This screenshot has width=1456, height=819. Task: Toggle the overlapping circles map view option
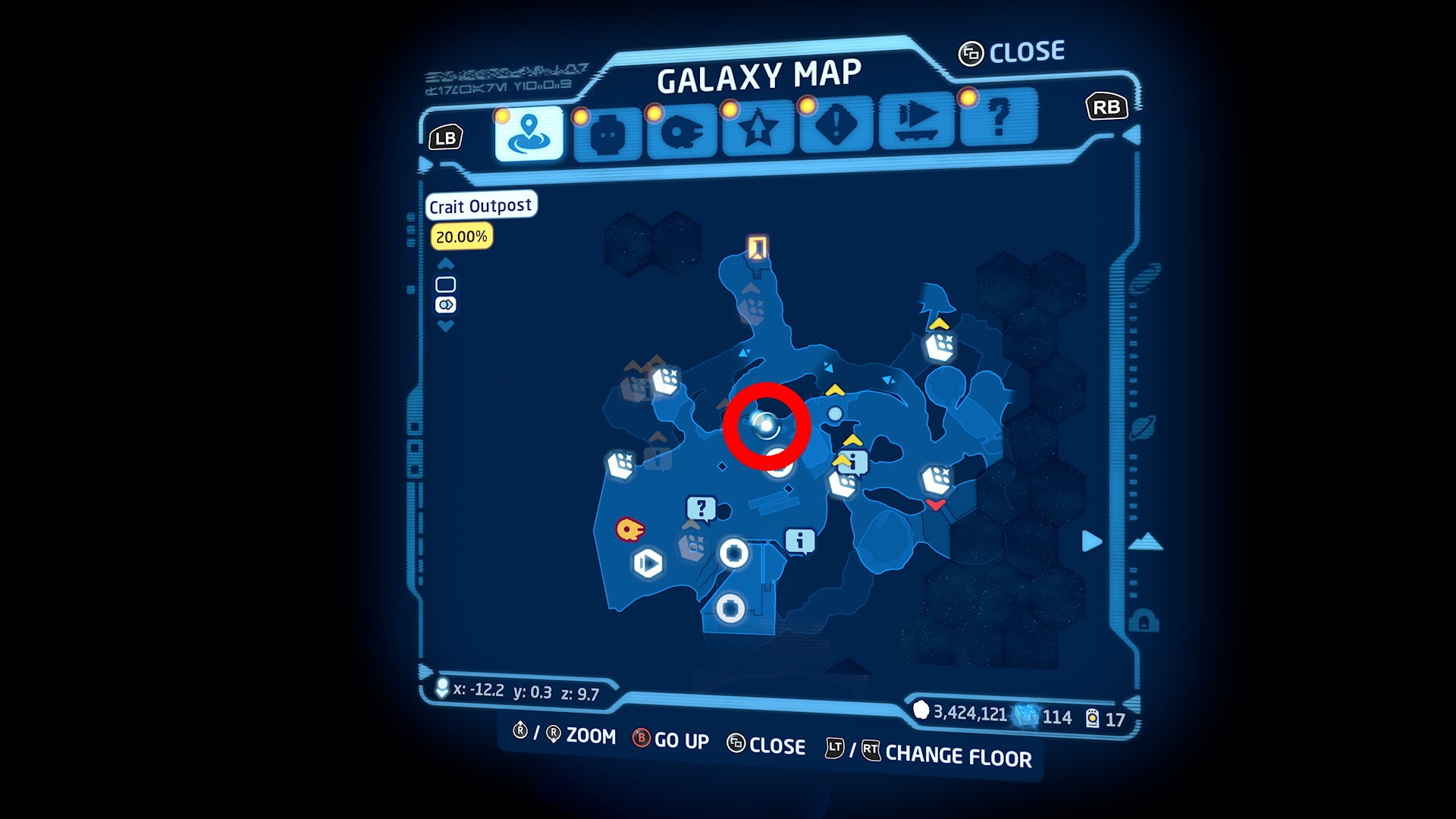pos(446,304)
